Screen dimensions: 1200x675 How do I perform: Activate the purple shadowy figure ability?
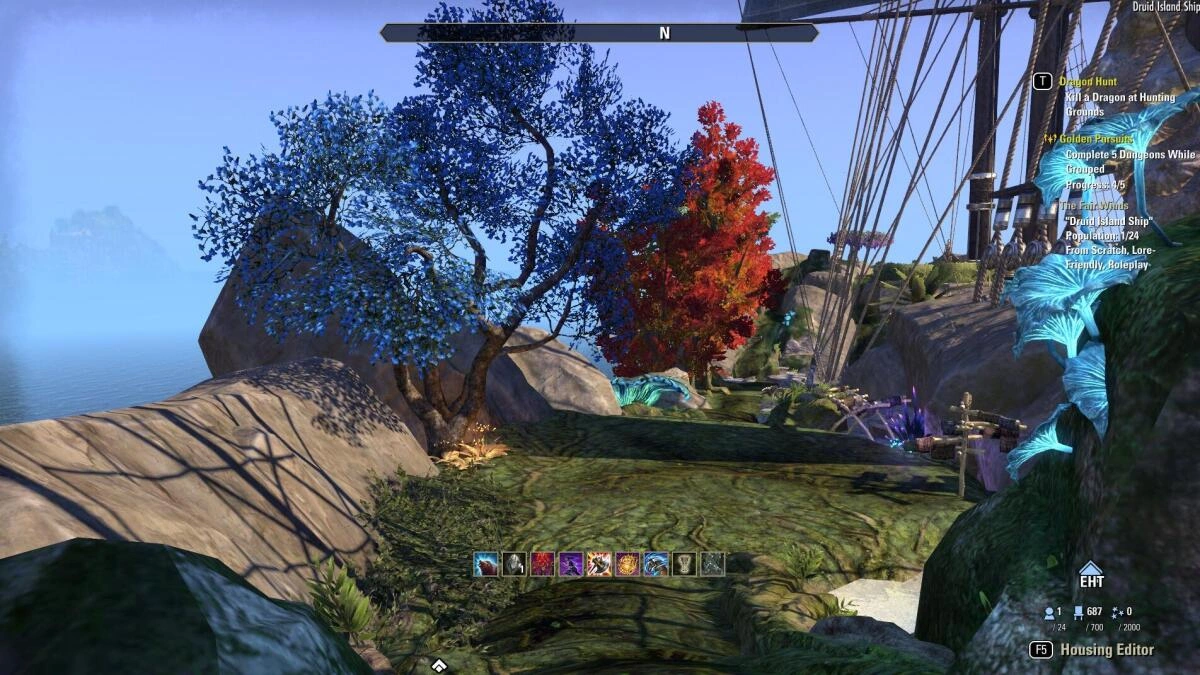point(571,564)
